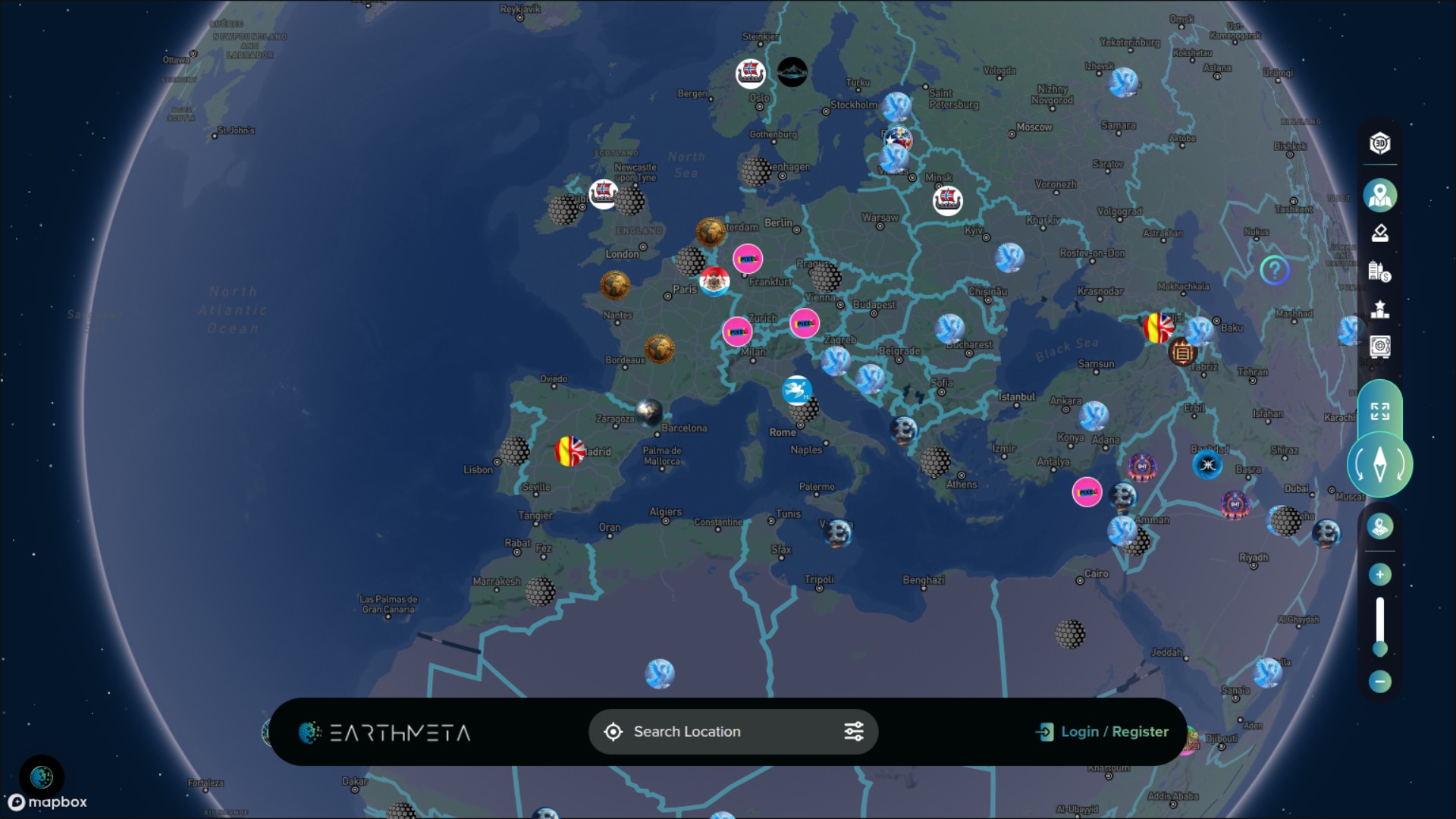Open the search filter options
Image resolution: width=1456 pixels, height=819 pixels.
[x=853, y=731]
